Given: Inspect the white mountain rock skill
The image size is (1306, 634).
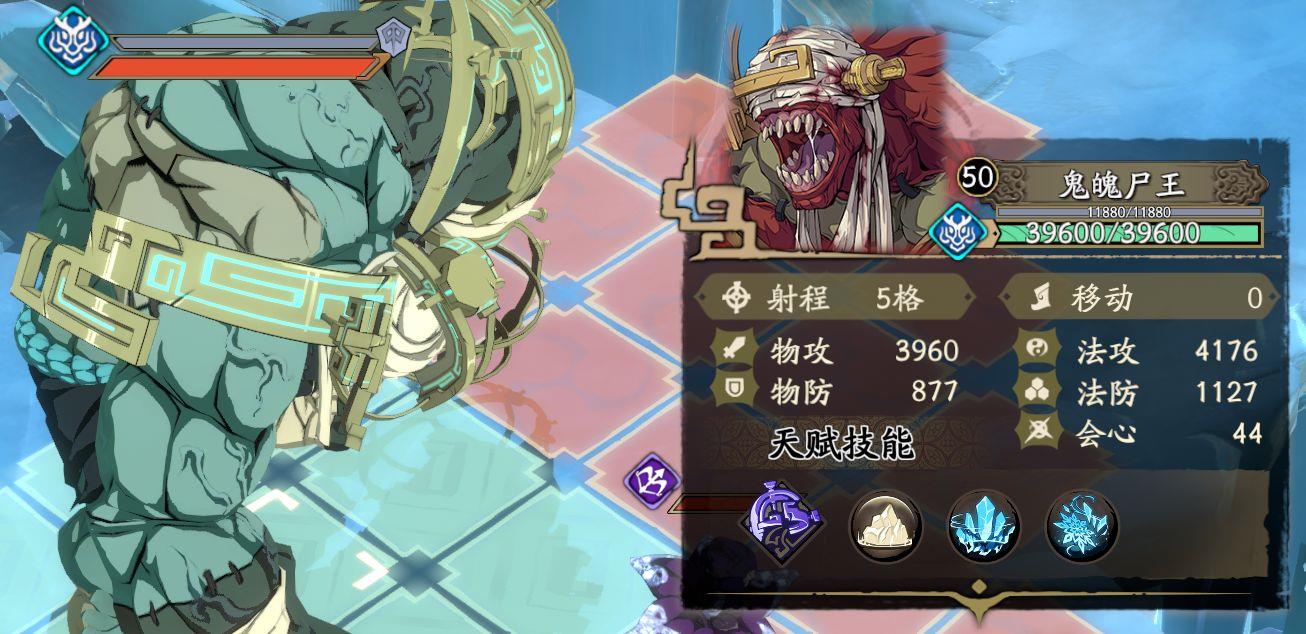Looking at the screenshot, I should coord(885,524).
